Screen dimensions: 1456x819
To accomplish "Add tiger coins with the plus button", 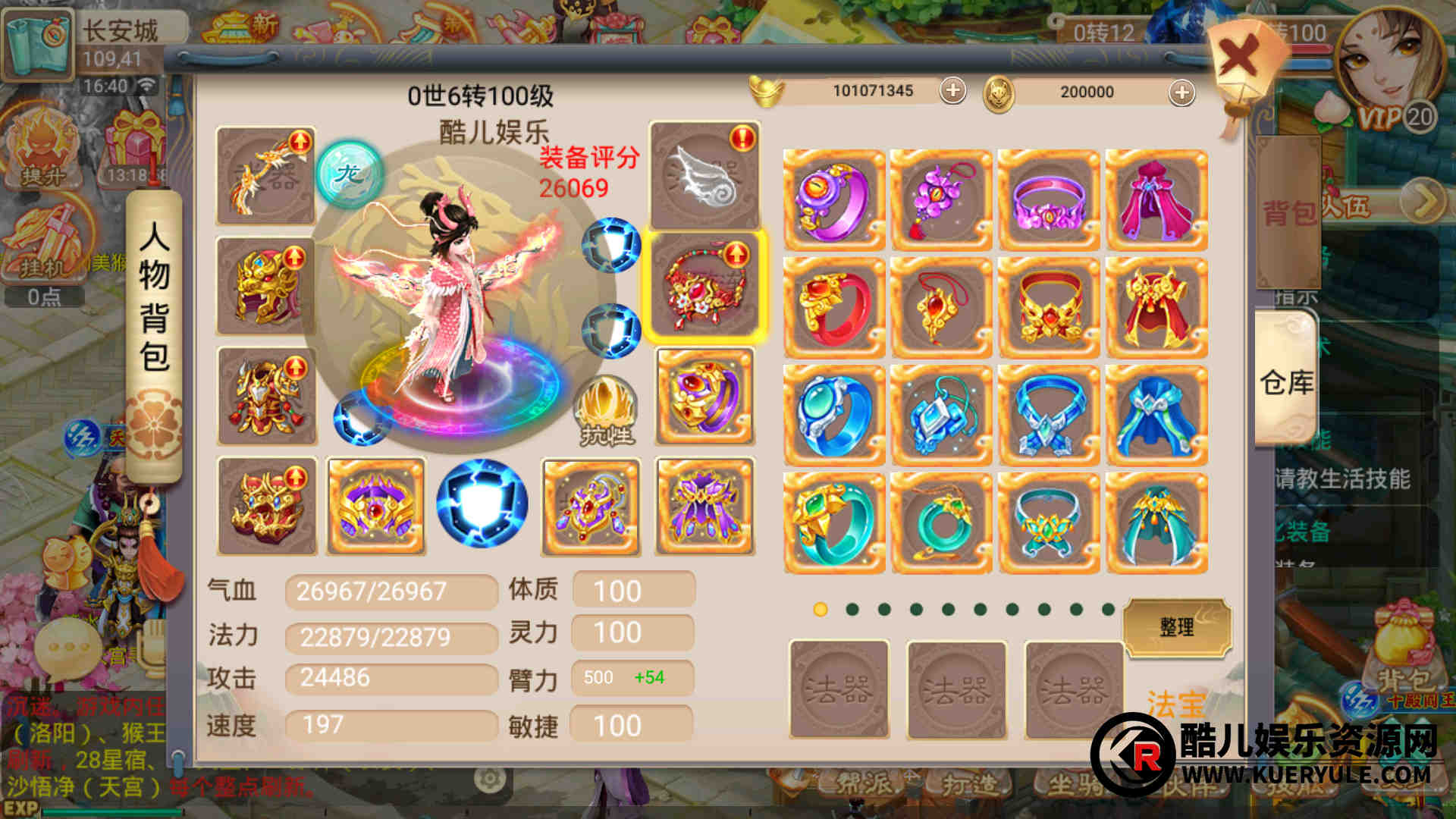I will pos(1181,93).
